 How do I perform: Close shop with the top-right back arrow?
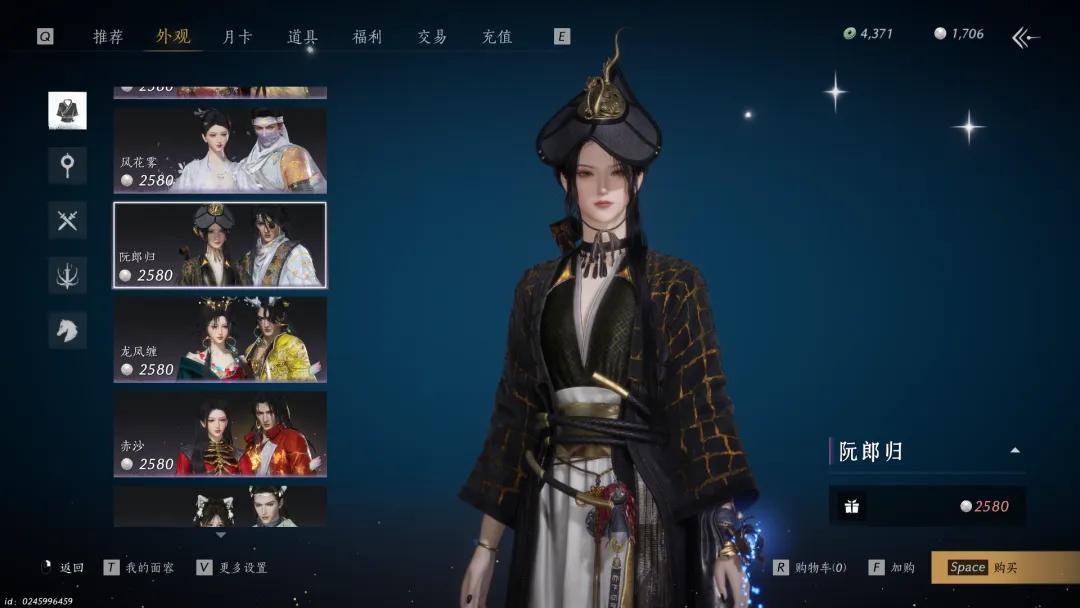click(x=1025, y=38)
